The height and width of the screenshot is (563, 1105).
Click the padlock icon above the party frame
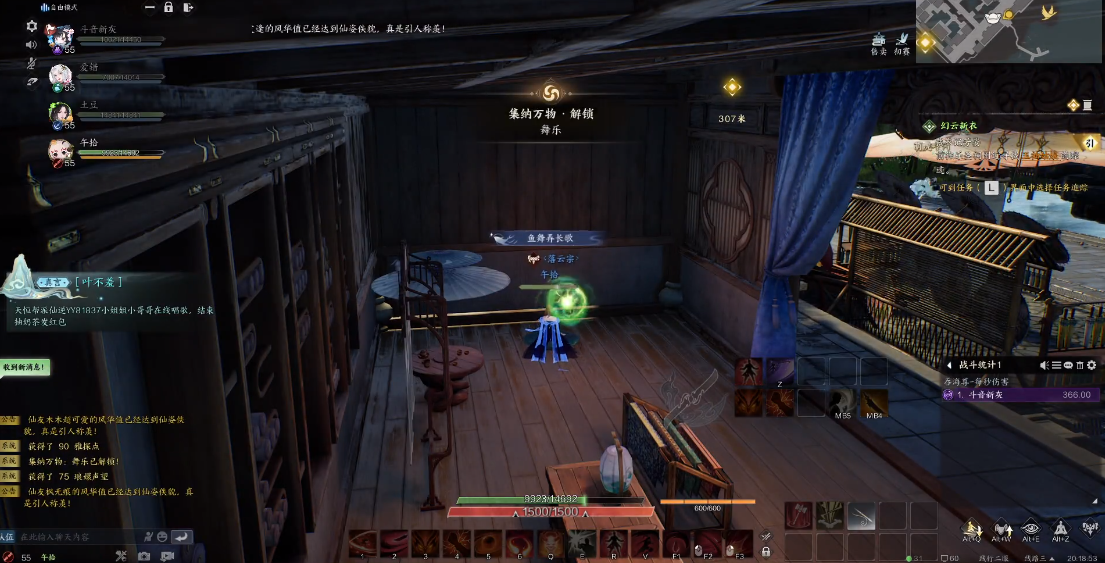pos(168,7)
